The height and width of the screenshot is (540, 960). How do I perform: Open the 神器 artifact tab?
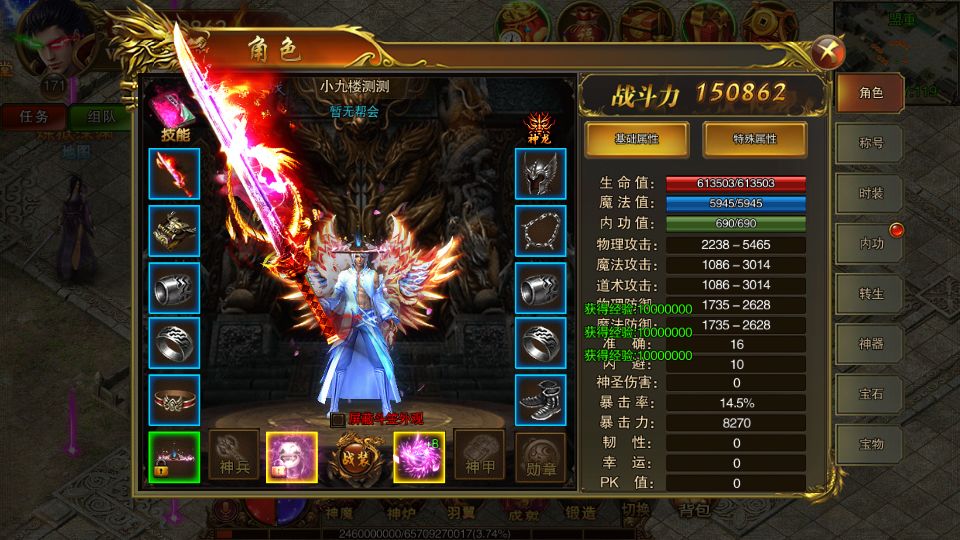click(870, 343)
